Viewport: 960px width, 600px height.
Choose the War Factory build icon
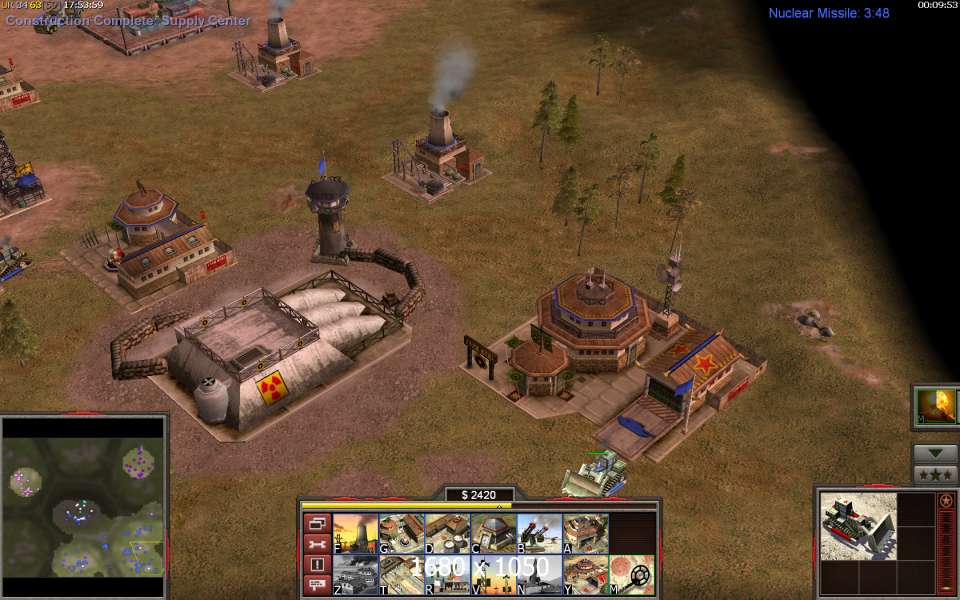tap(586, 534)
